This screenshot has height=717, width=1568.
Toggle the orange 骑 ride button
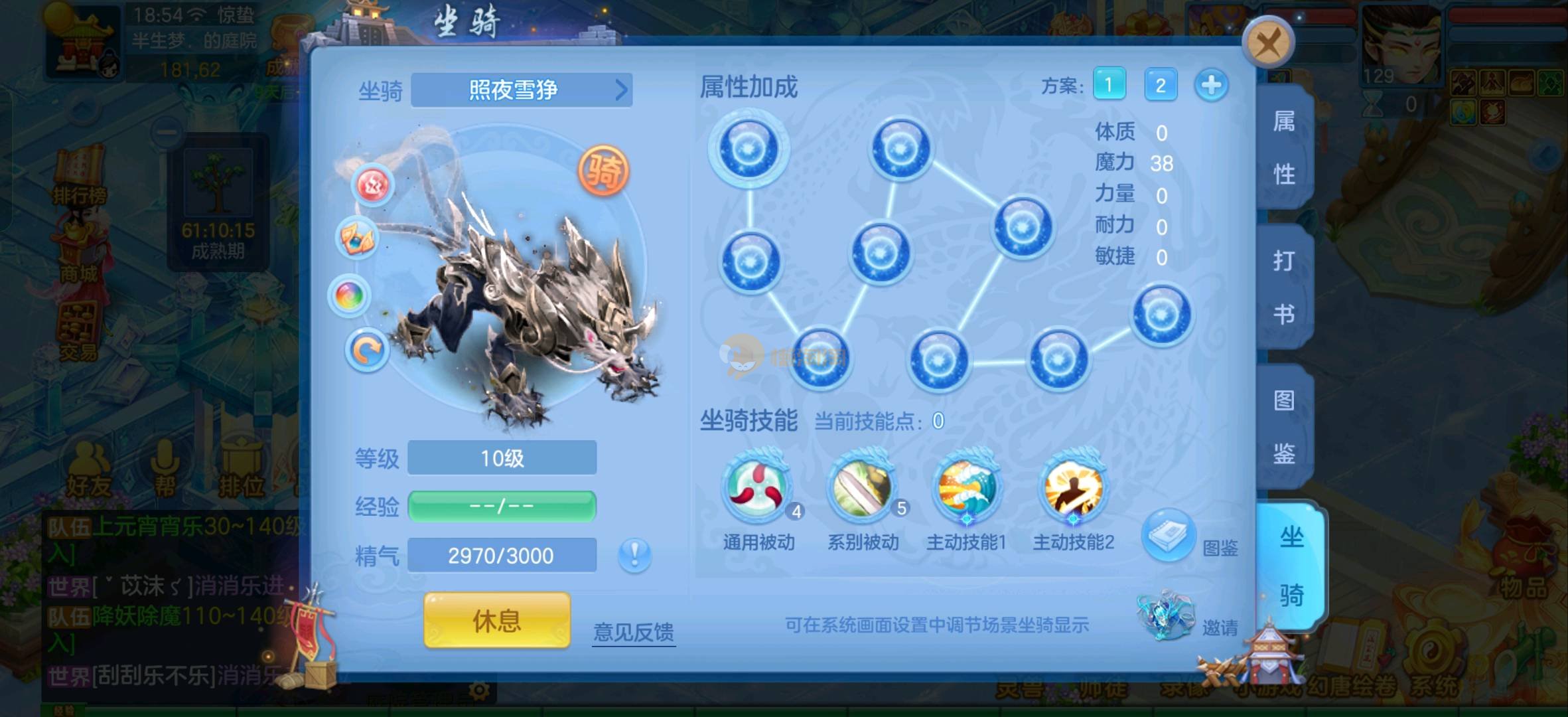coord(603,171)
